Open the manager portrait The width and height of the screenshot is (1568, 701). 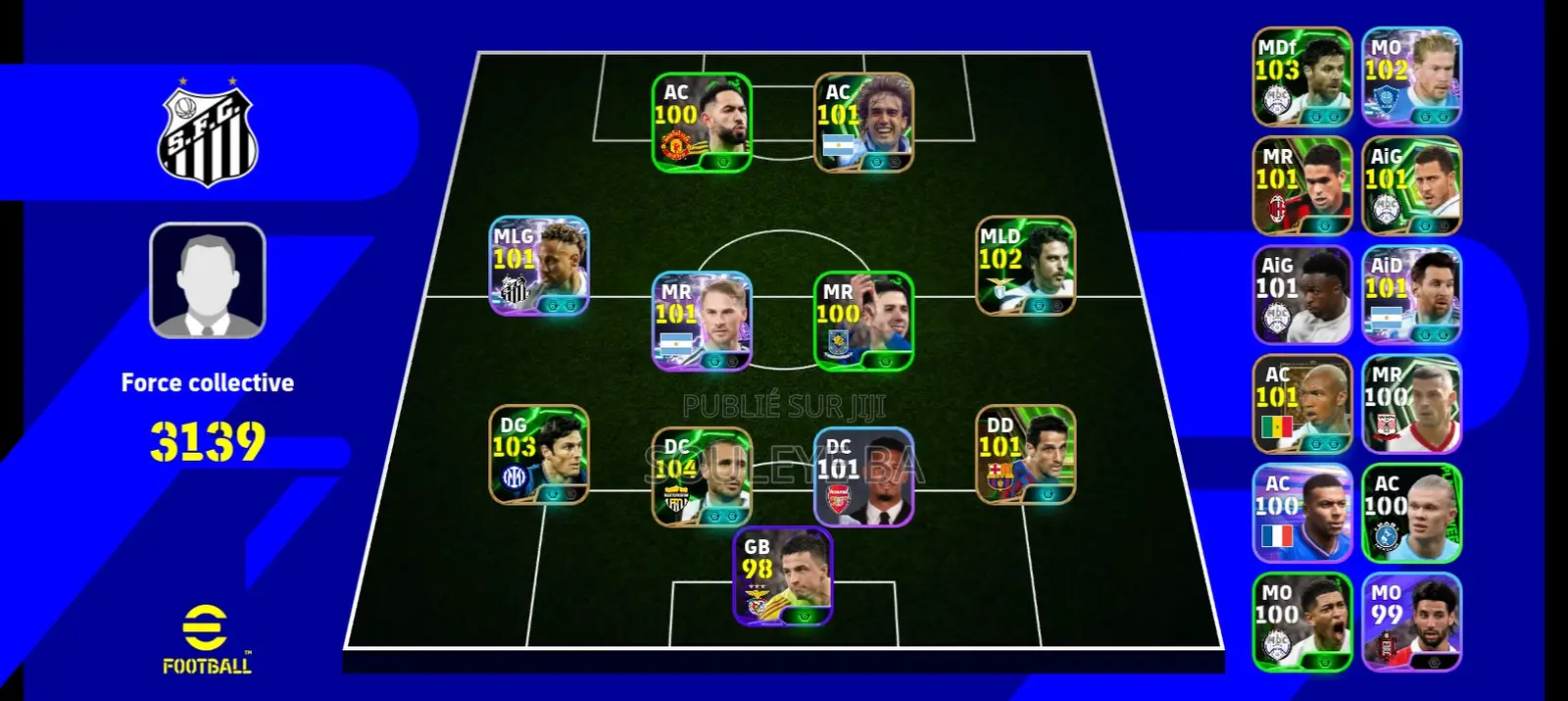point(207,280)
